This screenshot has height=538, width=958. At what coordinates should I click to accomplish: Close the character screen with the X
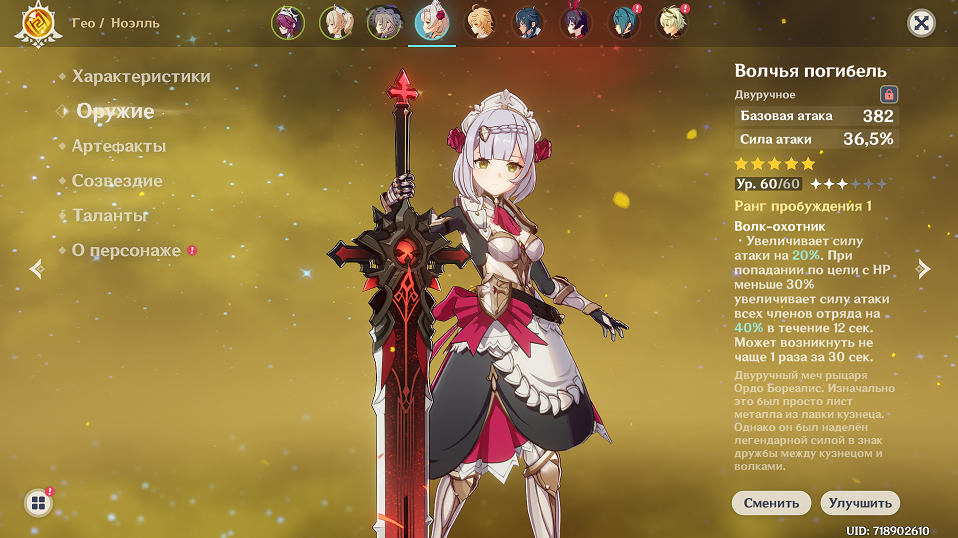pyautogui.click(x=921, y=23)
